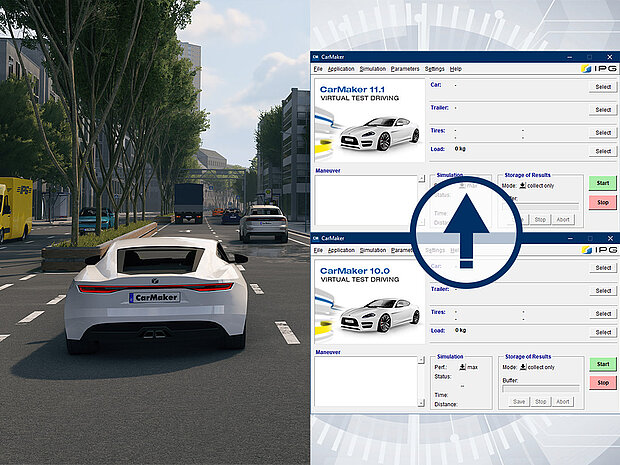Open the Help menu in CarMaker 11.1
The image size is (620, 465).
click(456, 69)
